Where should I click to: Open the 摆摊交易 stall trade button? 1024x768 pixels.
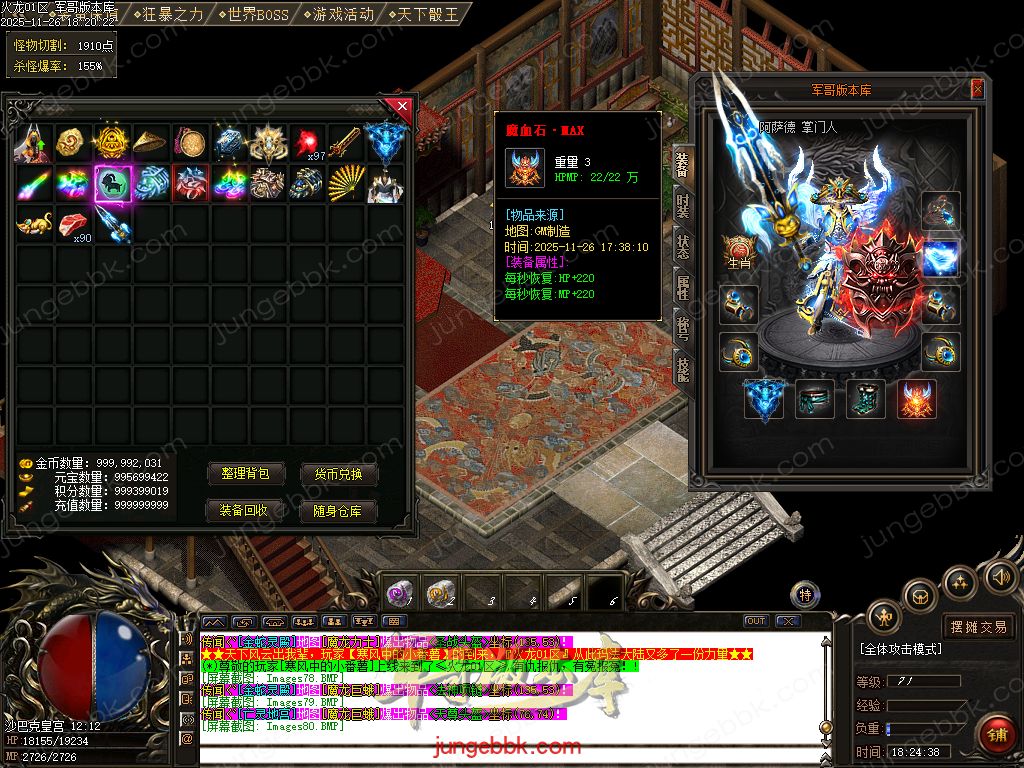978,627
